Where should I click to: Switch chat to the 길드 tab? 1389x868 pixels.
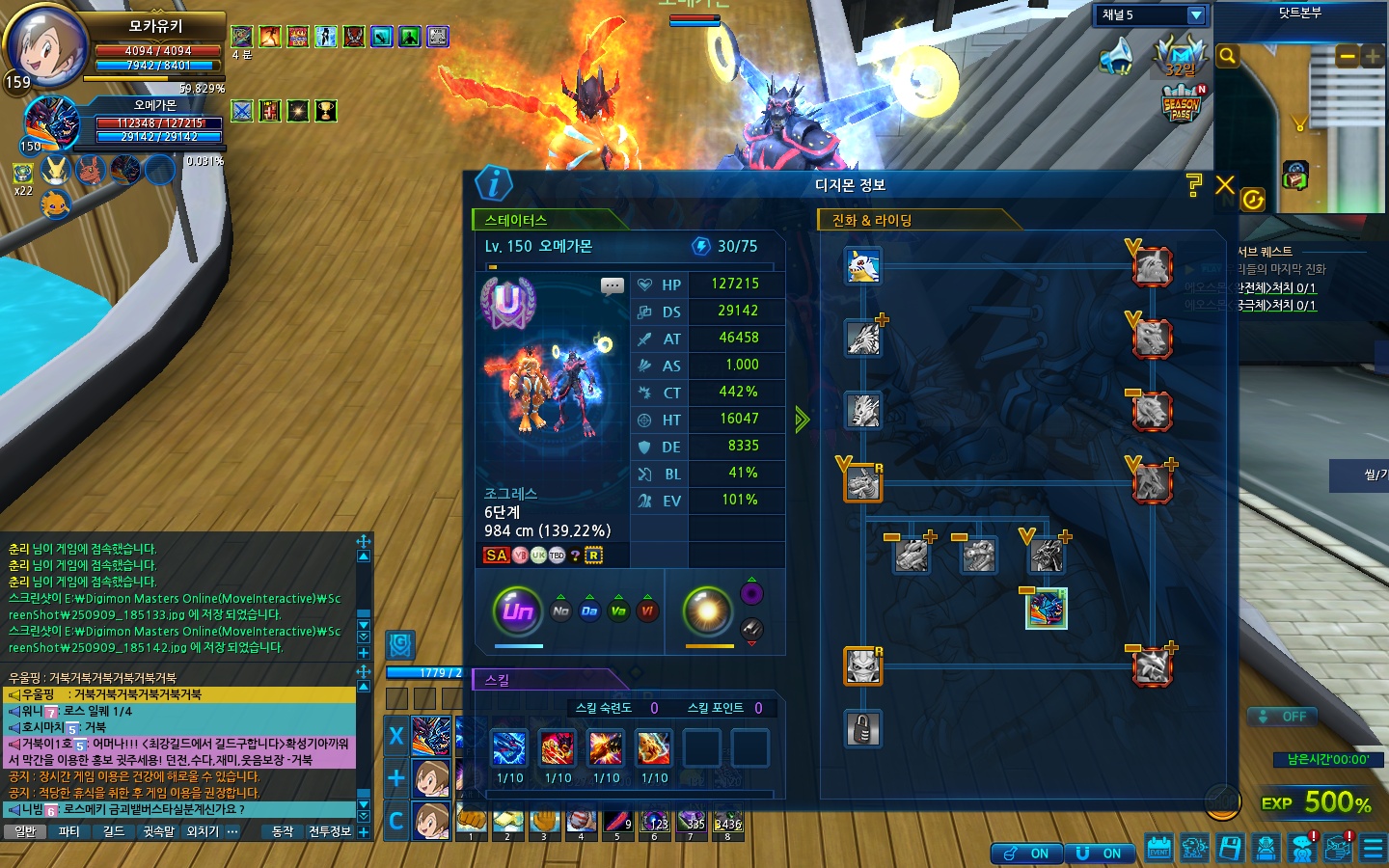pos(114,831)
